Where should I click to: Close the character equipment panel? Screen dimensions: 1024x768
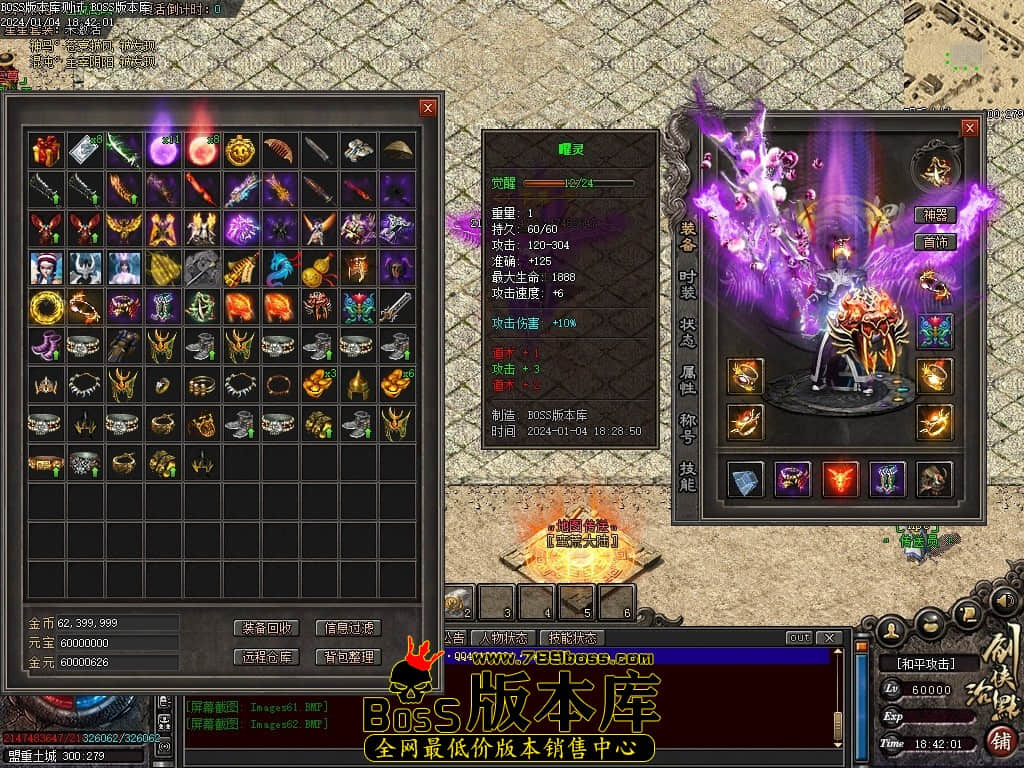coord(968,128)
